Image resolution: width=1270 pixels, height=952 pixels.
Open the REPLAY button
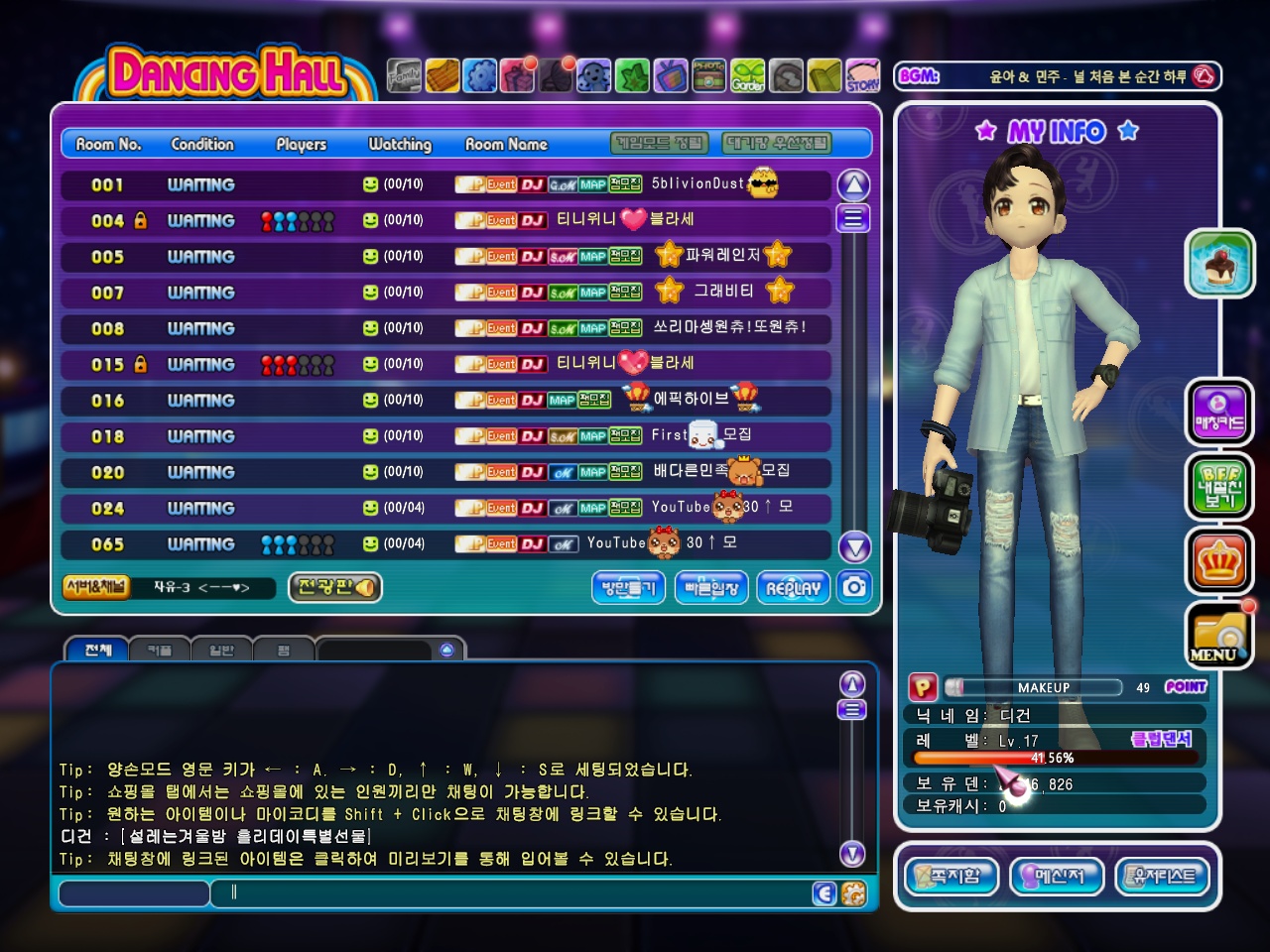(x=793, y=588)
